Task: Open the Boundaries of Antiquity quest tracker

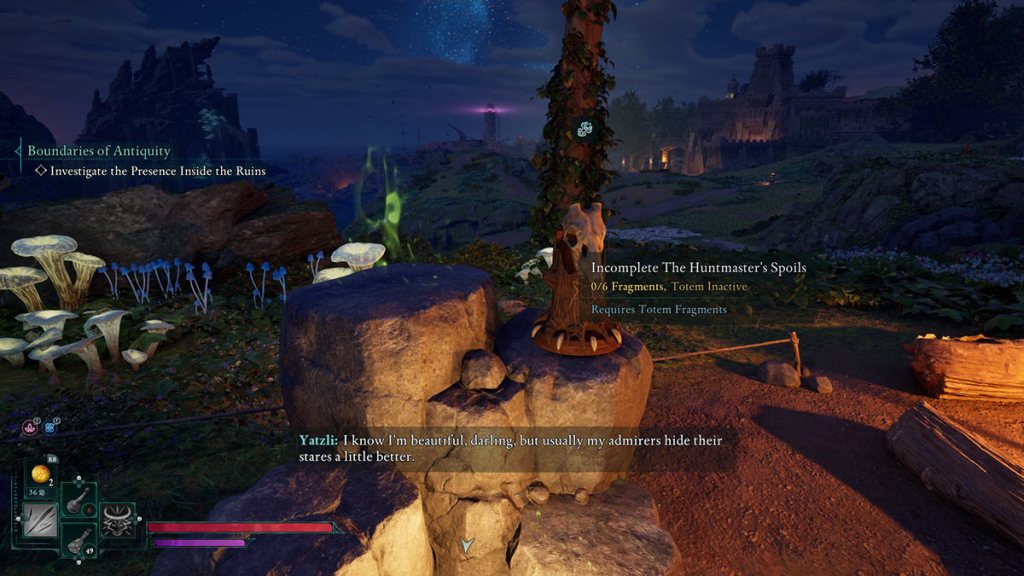Action: tap(99, 151)
